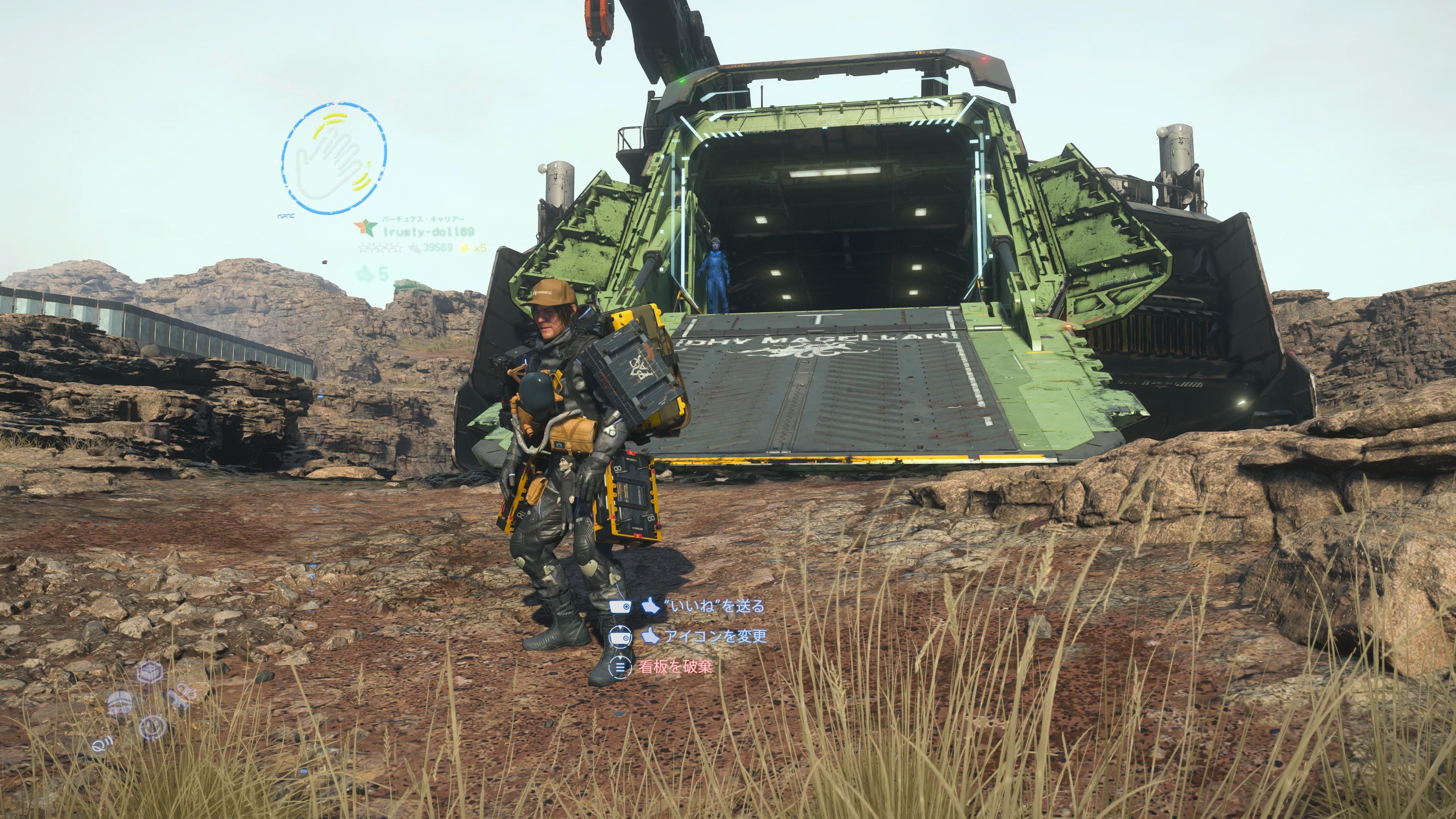Send a like via the "いいね"を送る option

[714, 607]
